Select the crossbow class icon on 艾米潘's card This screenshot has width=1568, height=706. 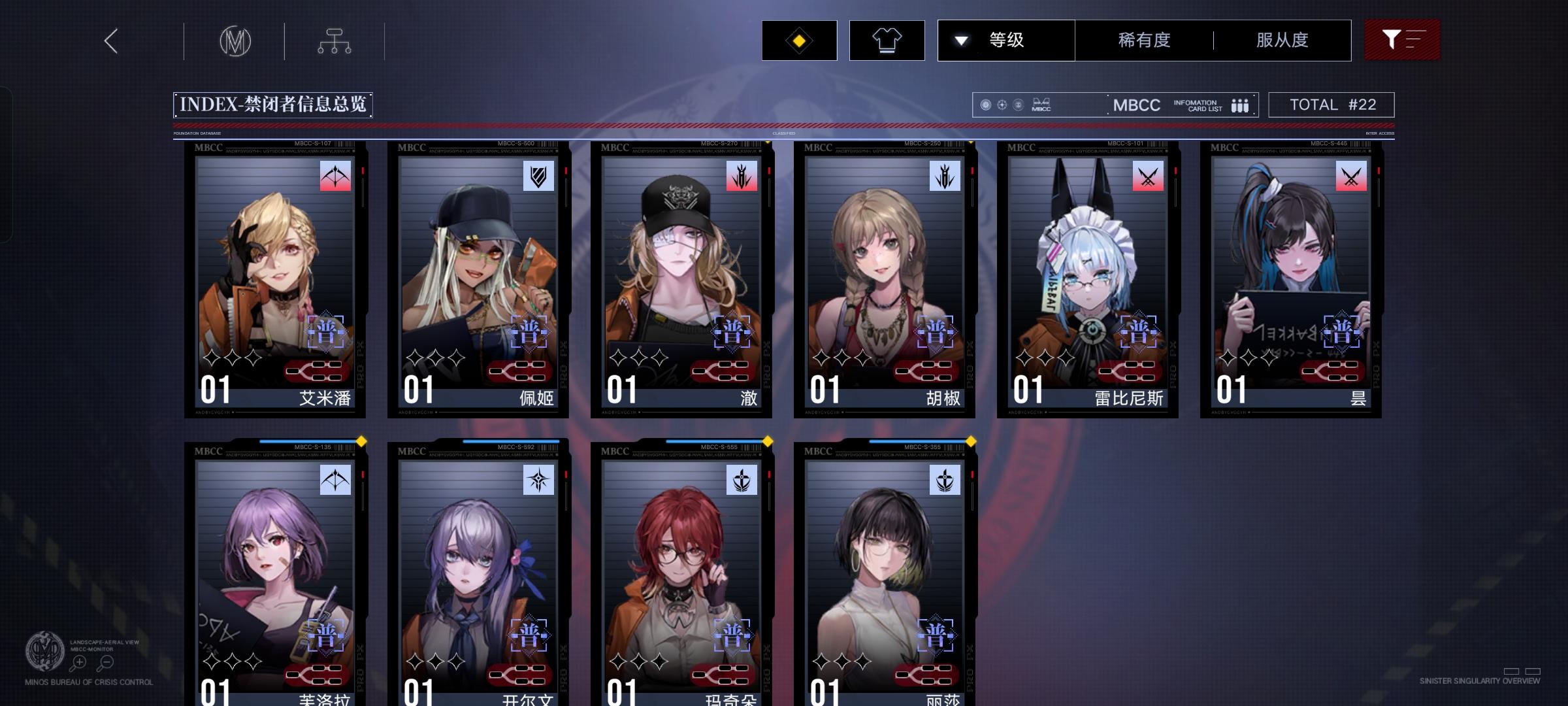pyautogui.click(x=335, y=176)
